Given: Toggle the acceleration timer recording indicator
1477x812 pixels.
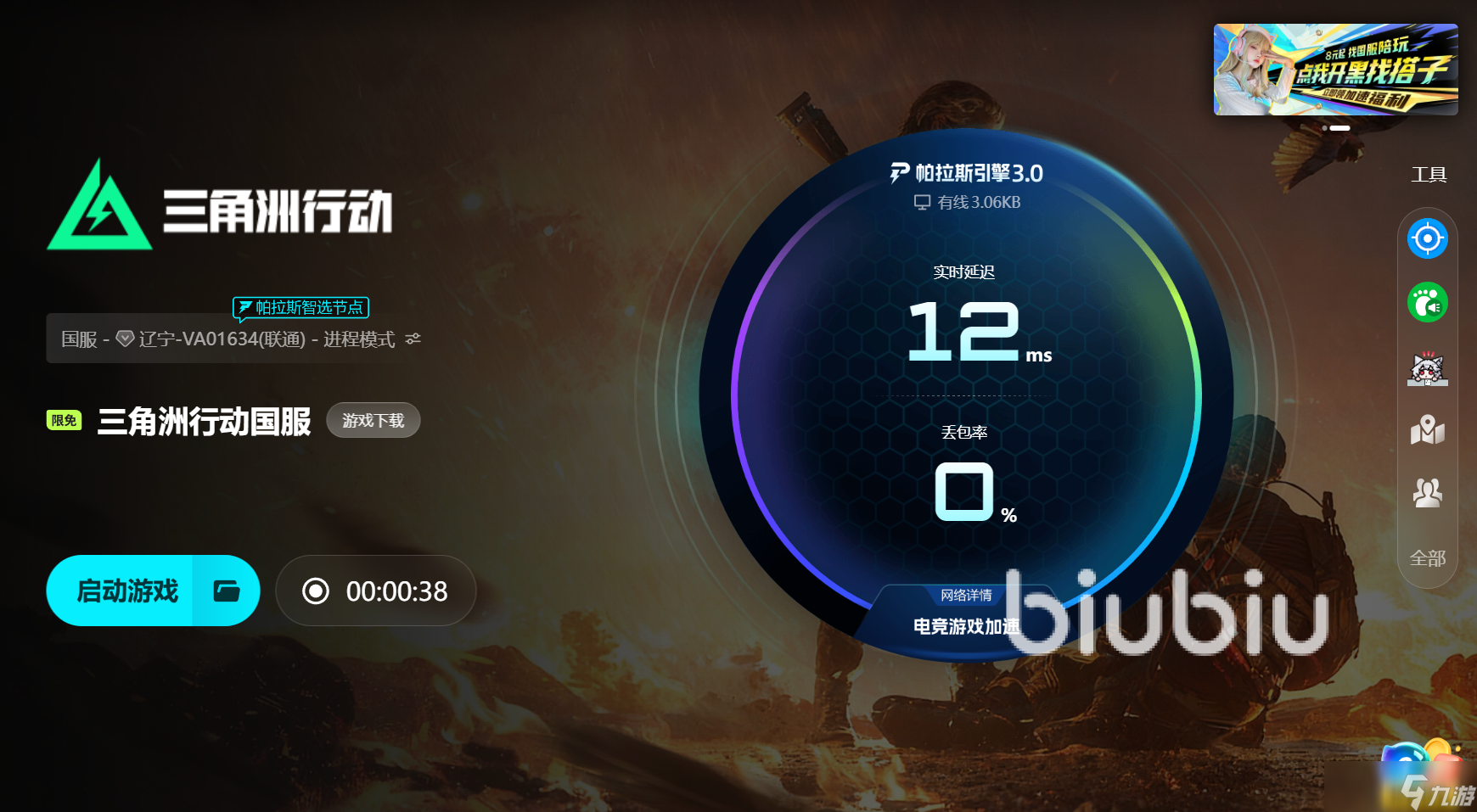Looking at the screenshot, I should [x=317, y=591].
